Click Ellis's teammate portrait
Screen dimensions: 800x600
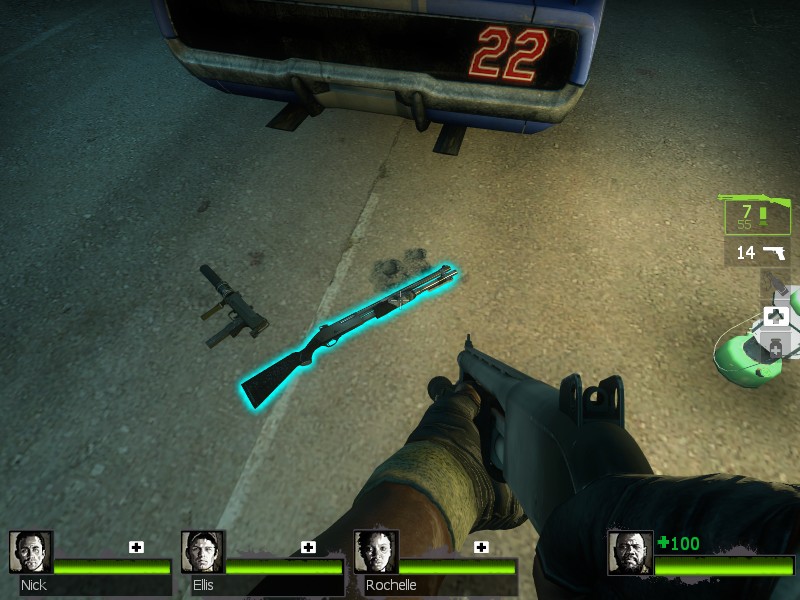tap(202, 552)
